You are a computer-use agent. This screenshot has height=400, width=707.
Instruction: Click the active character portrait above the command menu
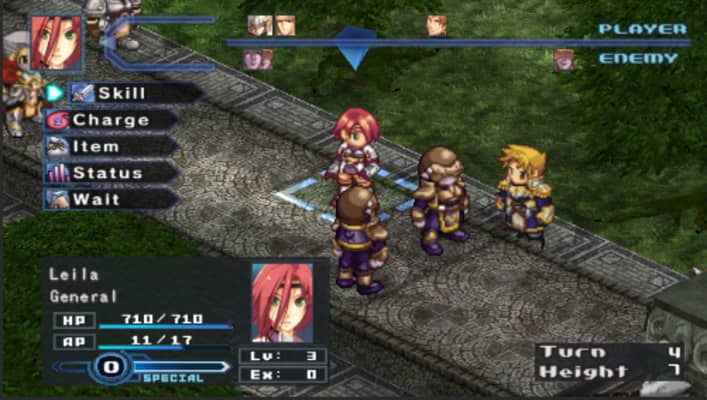pos(56,42)
